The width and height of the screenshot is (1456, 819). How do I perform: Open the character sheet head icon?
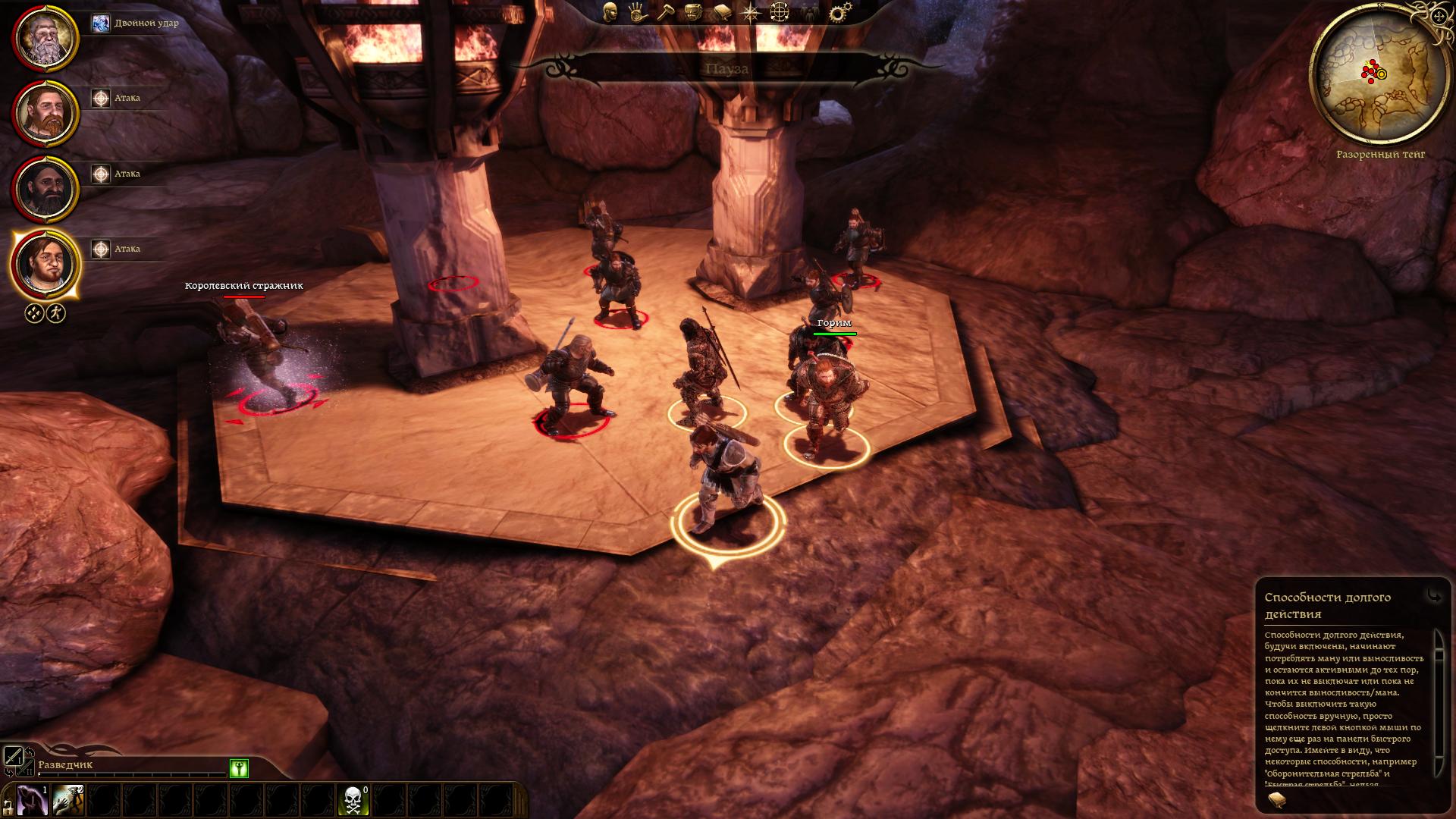coord(610,11)
